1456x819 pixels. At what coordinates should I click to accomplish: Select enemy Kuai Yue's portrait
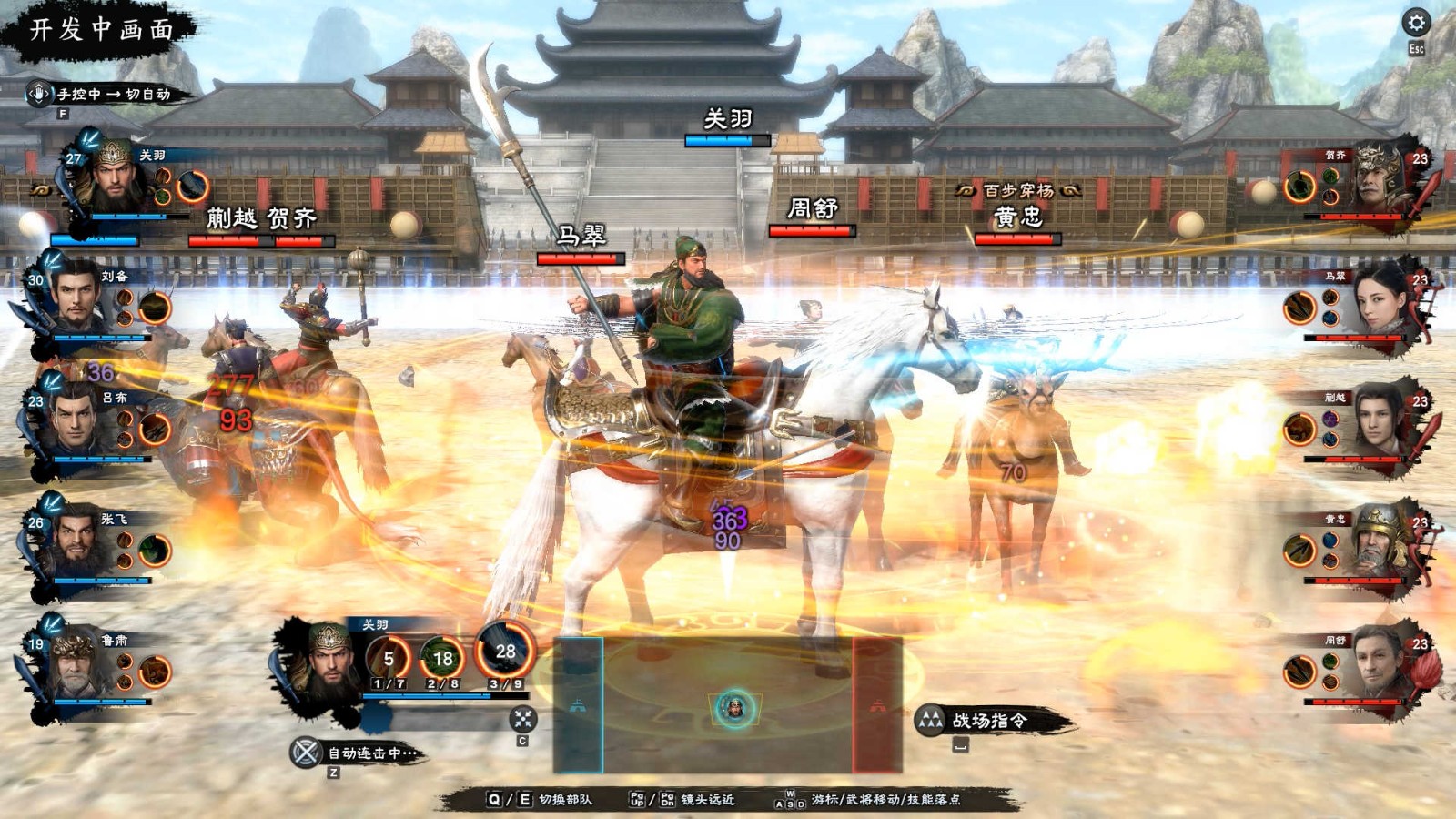1380,420
